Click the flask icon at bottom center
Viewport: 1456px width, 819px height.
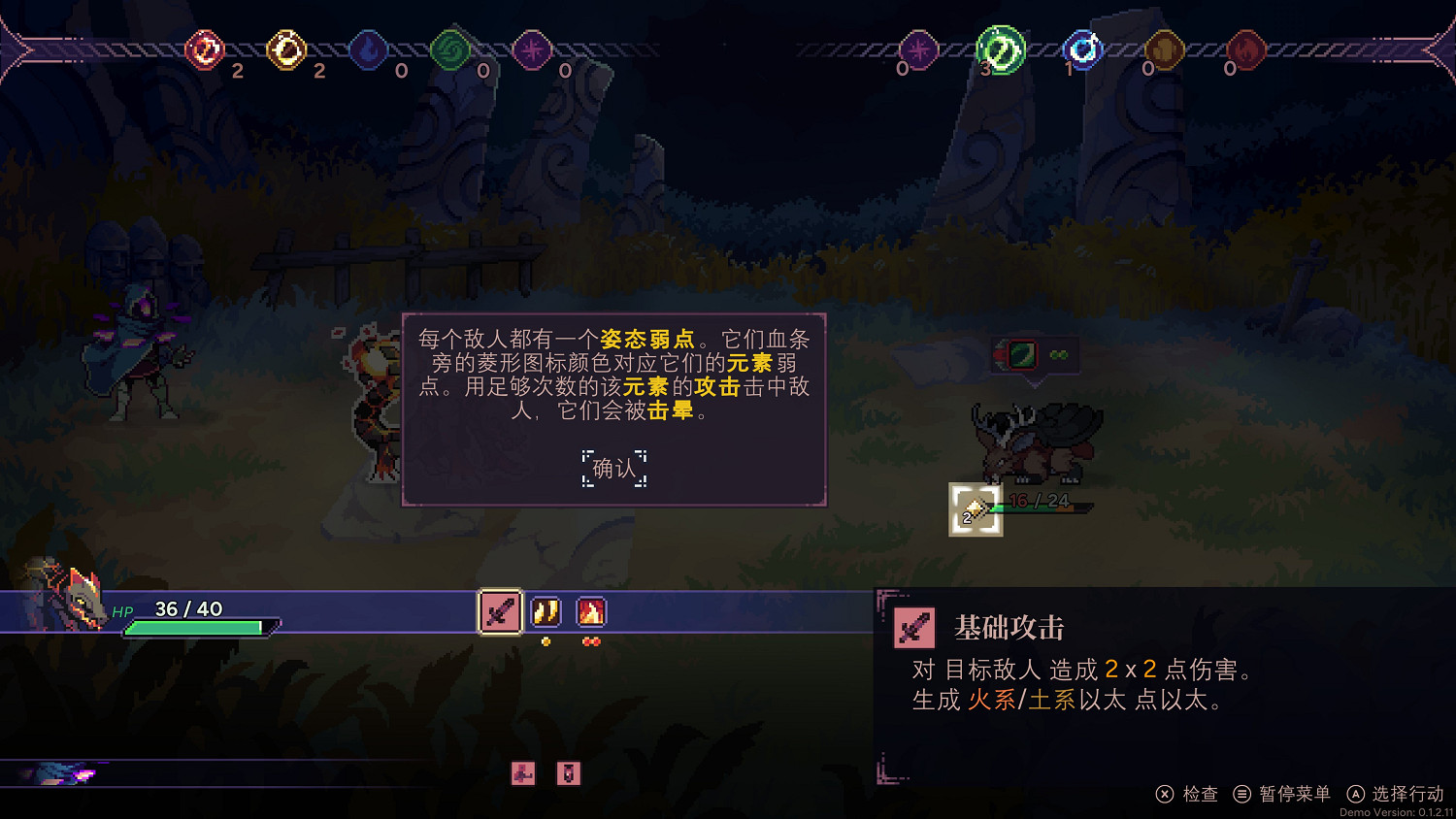569,773
